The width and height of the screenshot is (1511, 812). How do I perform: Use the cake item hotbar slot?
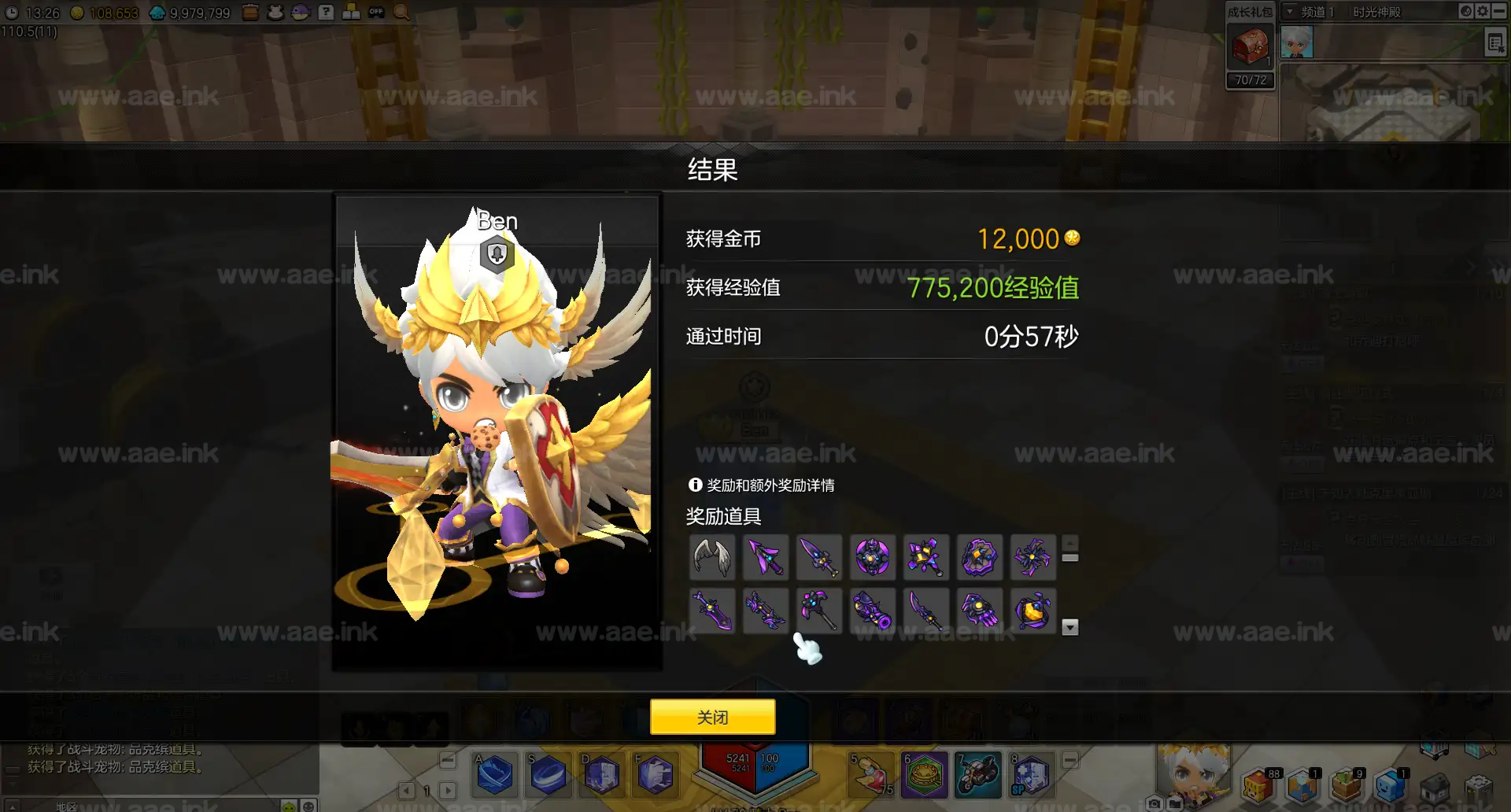click(x=925, y=774)
